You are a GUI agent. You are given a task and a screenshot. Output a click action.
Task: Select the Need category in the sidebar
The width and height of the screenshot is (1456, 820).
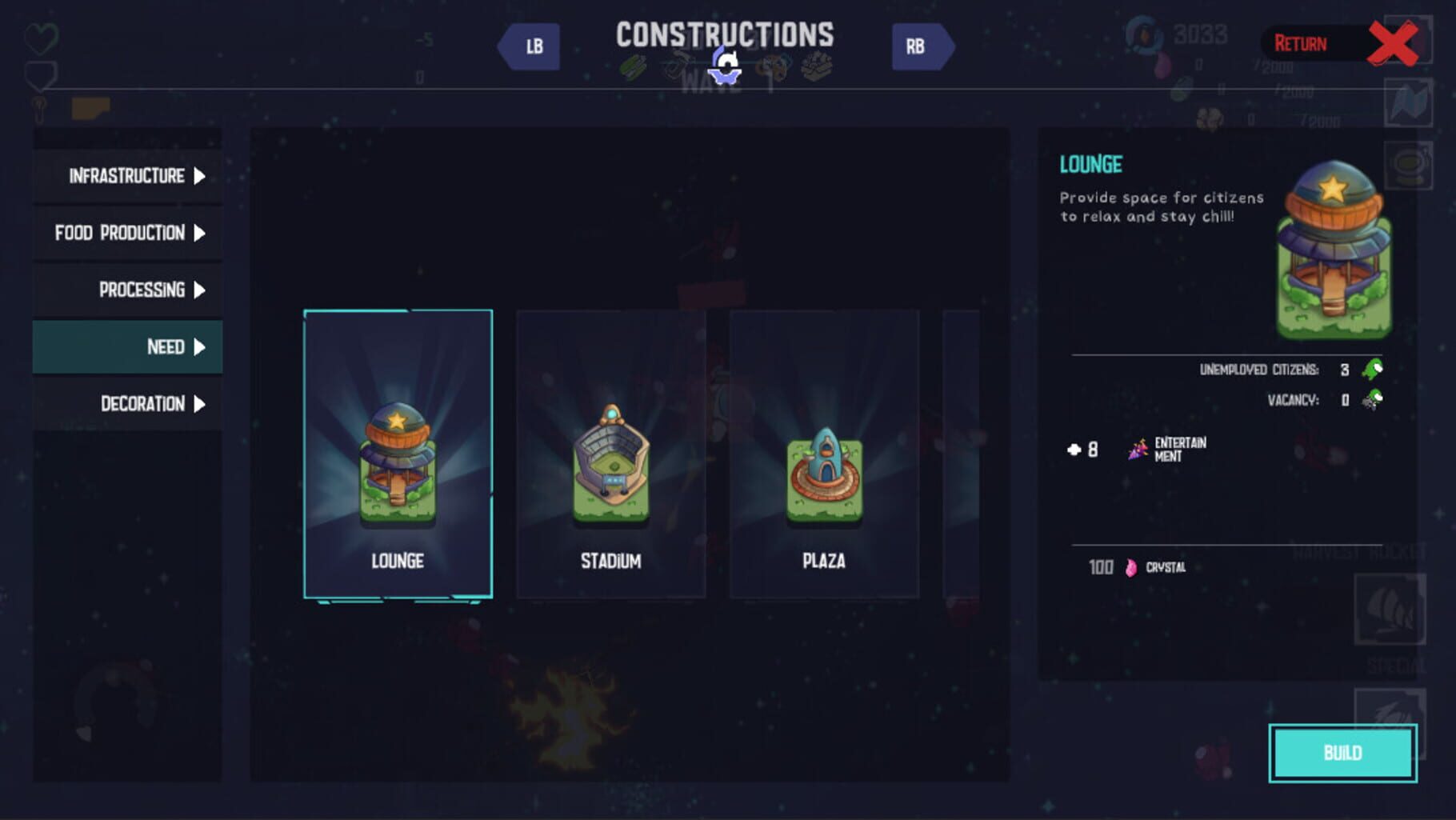coord(126,347)
